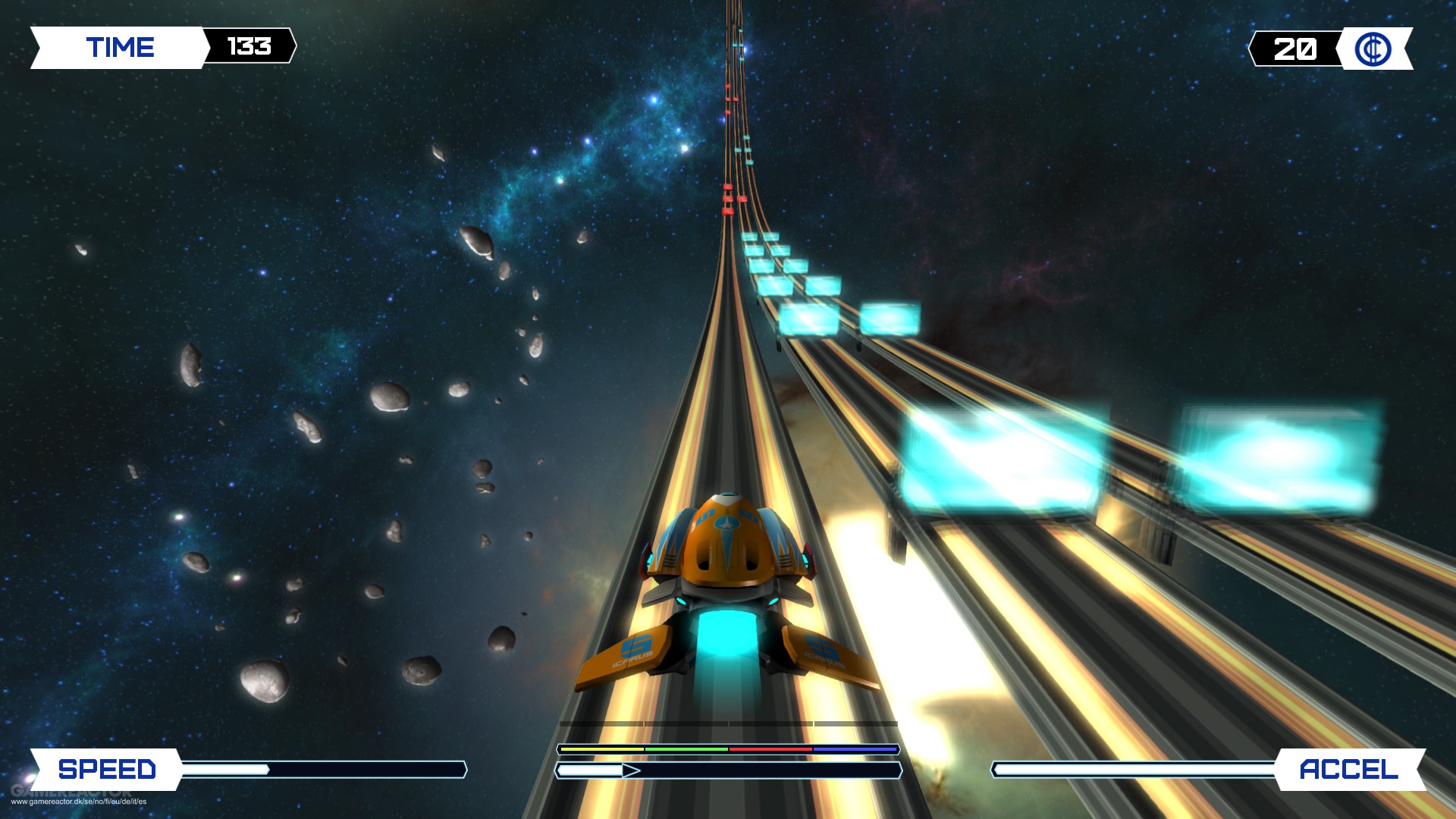
Task: Click the SPEED gauge fill bar
Action: [x=227, y=769]
